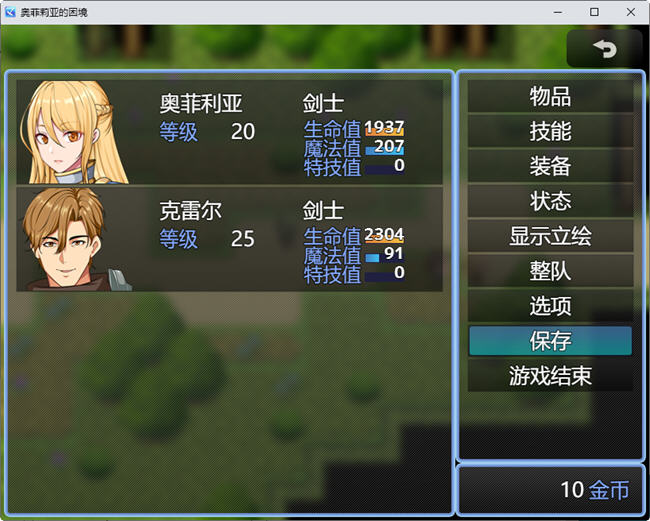Select 技能 skills menu entry
Screen dimensions: 650x521
tap(550, 132)
